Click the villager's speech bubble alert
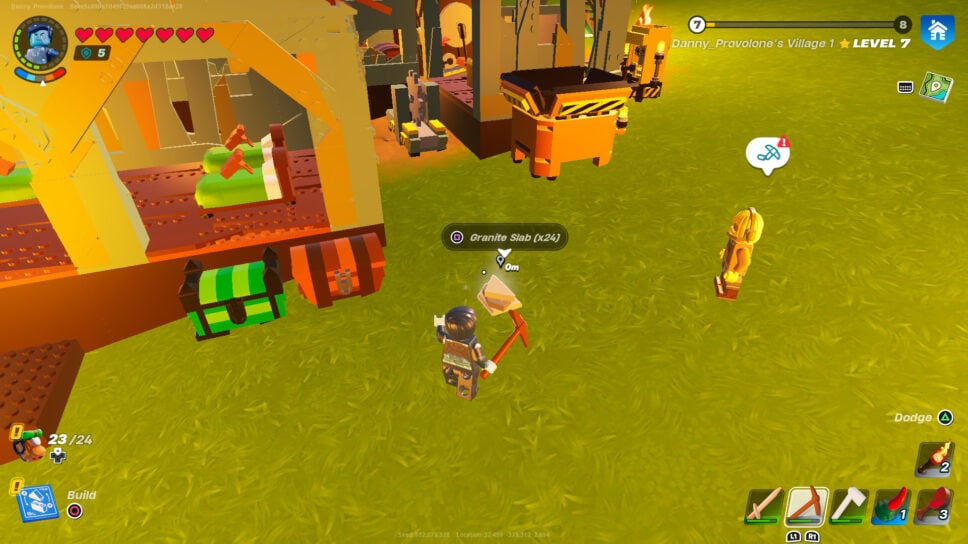The height and width of the screenshot is (544, 968). 767,155
